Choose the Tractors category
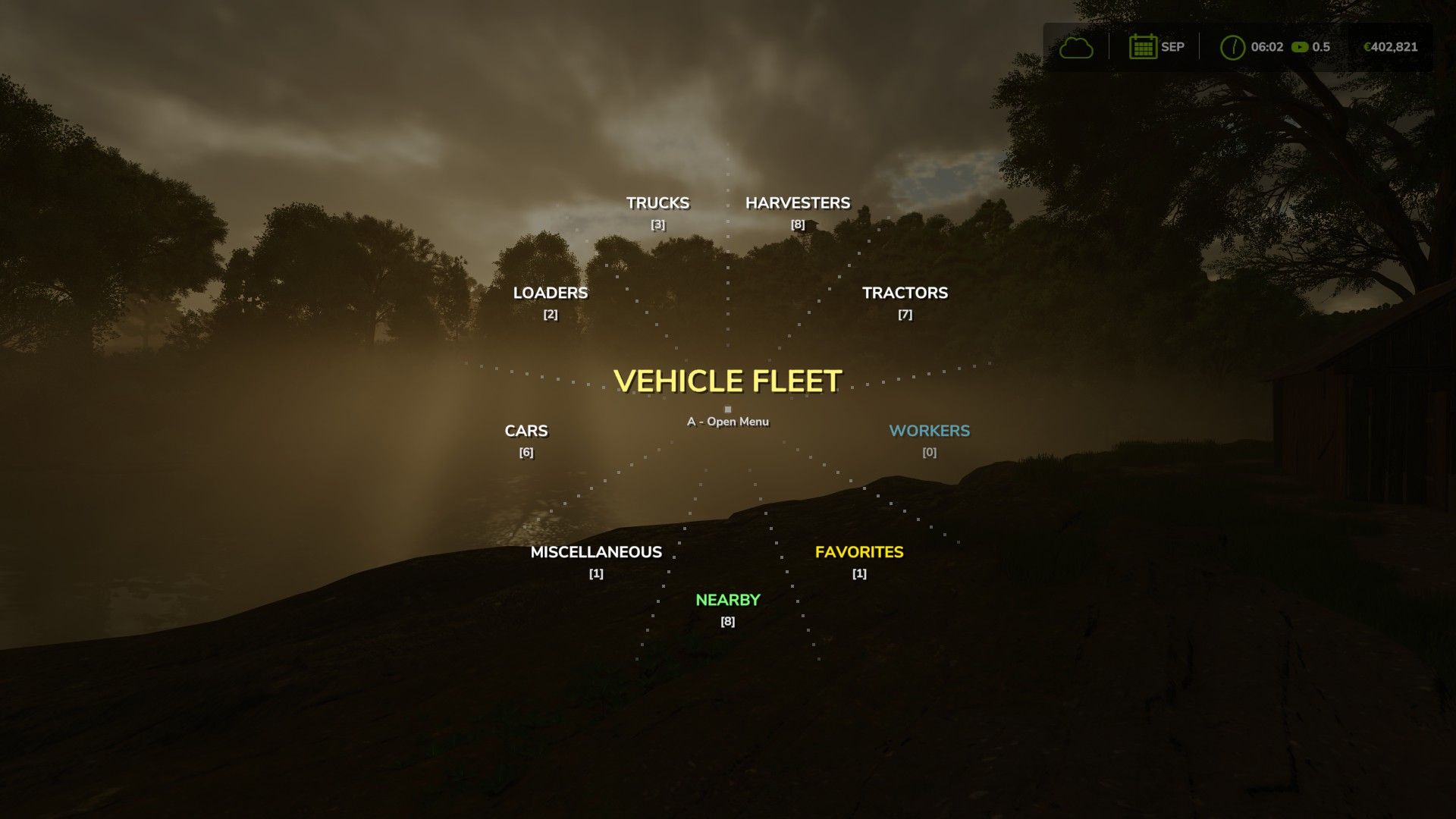Viewport: 1456px width, 819px height. 905,293
